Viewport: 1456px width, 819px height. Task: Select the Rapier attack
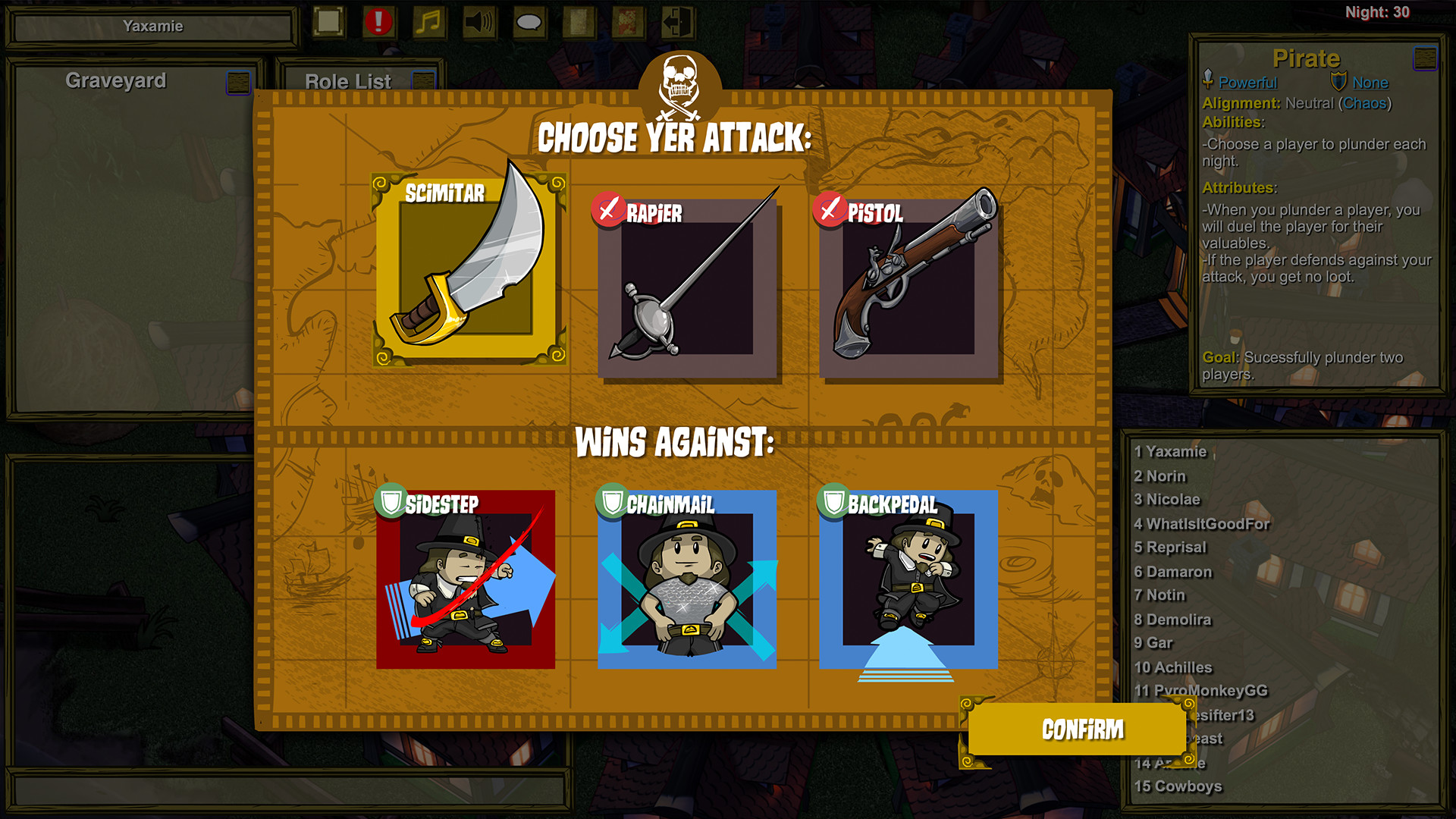click(689, 288)
